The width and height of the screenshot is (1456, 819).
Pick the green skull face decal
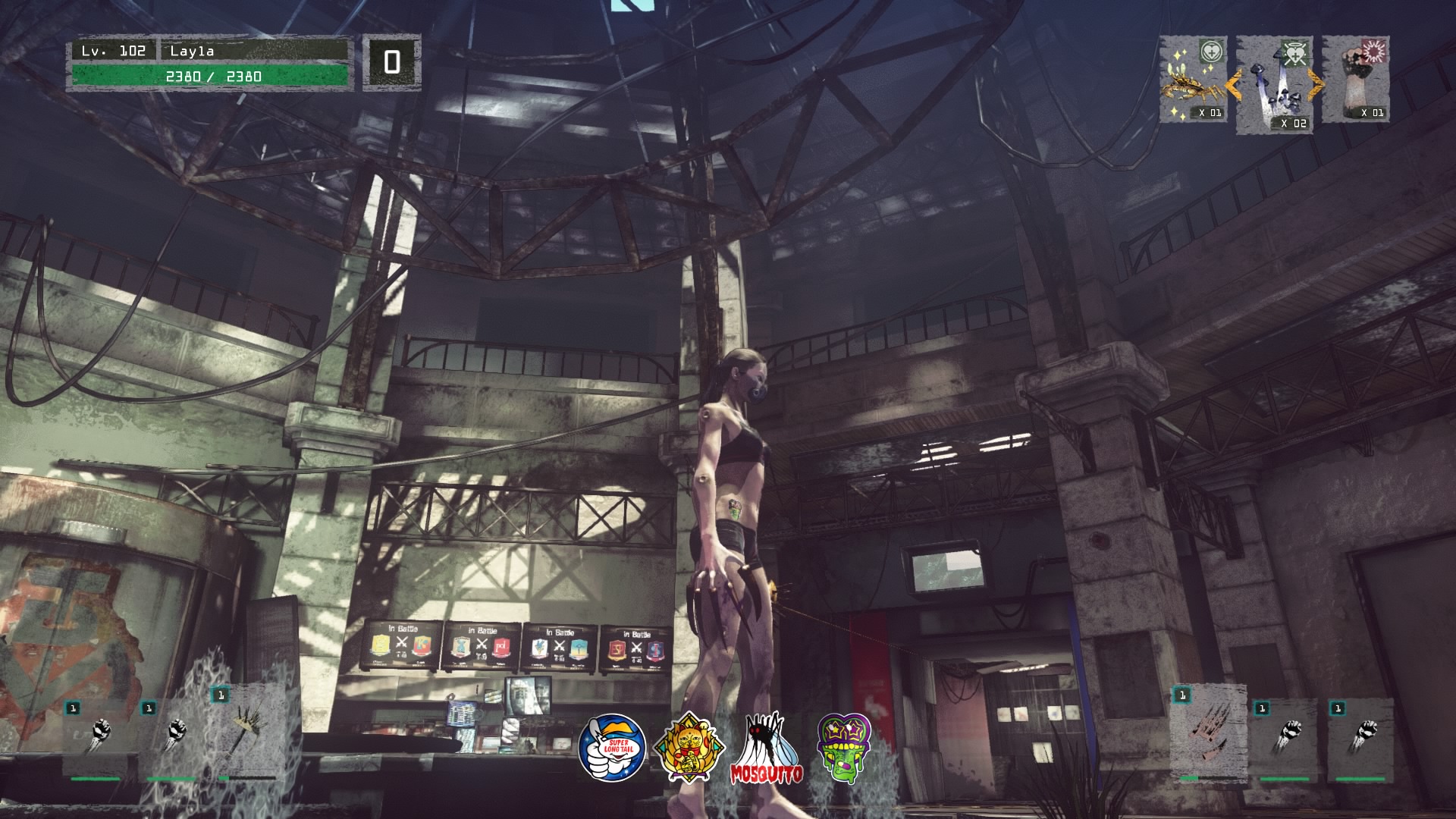point(844,748)
